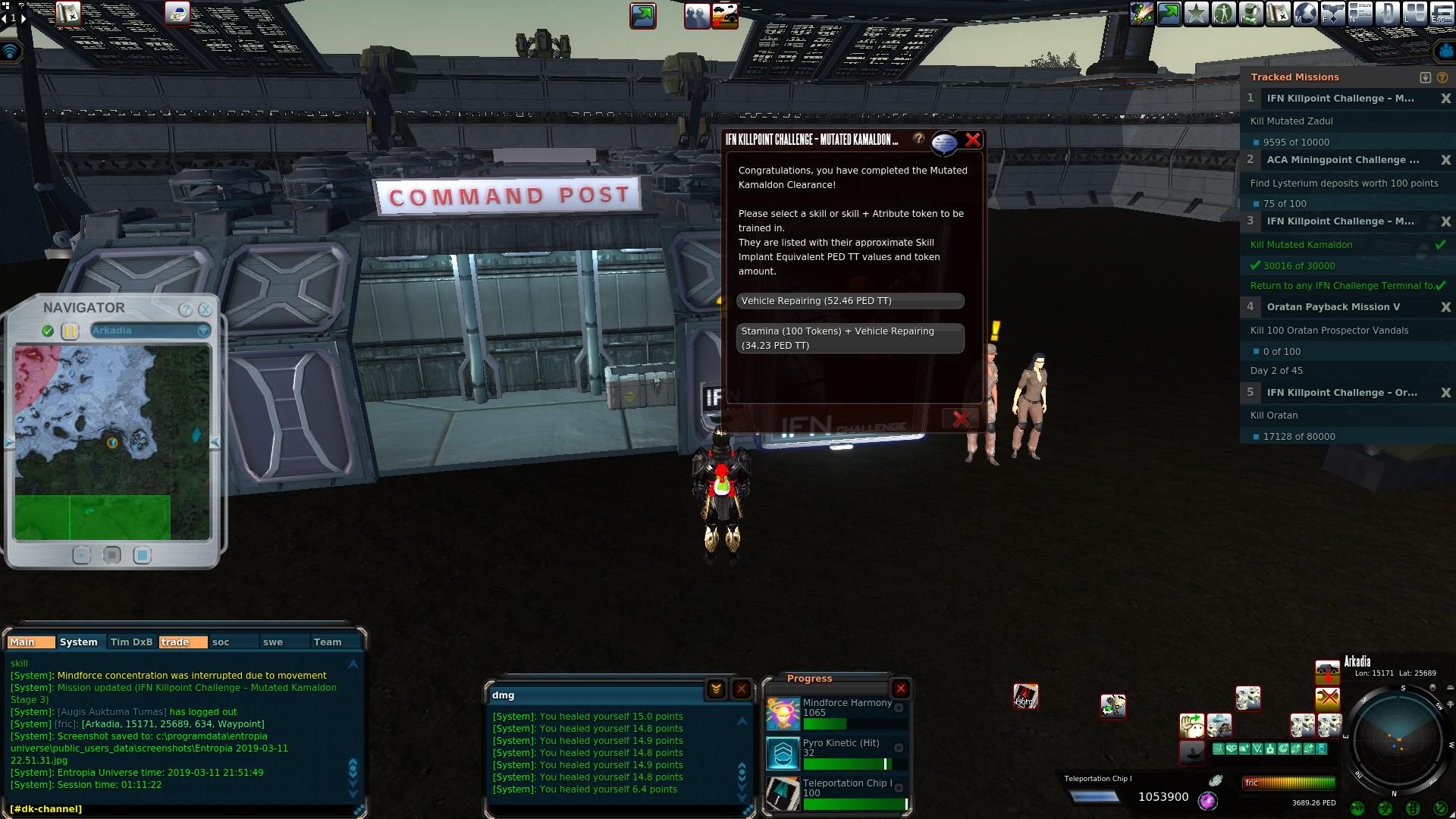Untrack the ACA Miningpoint Challenge mission
Image resolution: width=1456 pixels, height=819 pixels.
1445,160
